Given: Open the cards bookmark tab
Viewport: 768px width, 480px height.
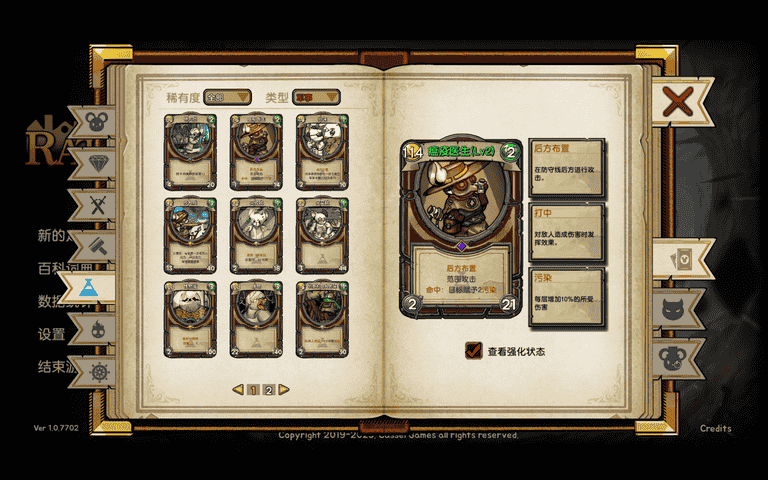Looking at the screenshot, I should coord(678,259).
